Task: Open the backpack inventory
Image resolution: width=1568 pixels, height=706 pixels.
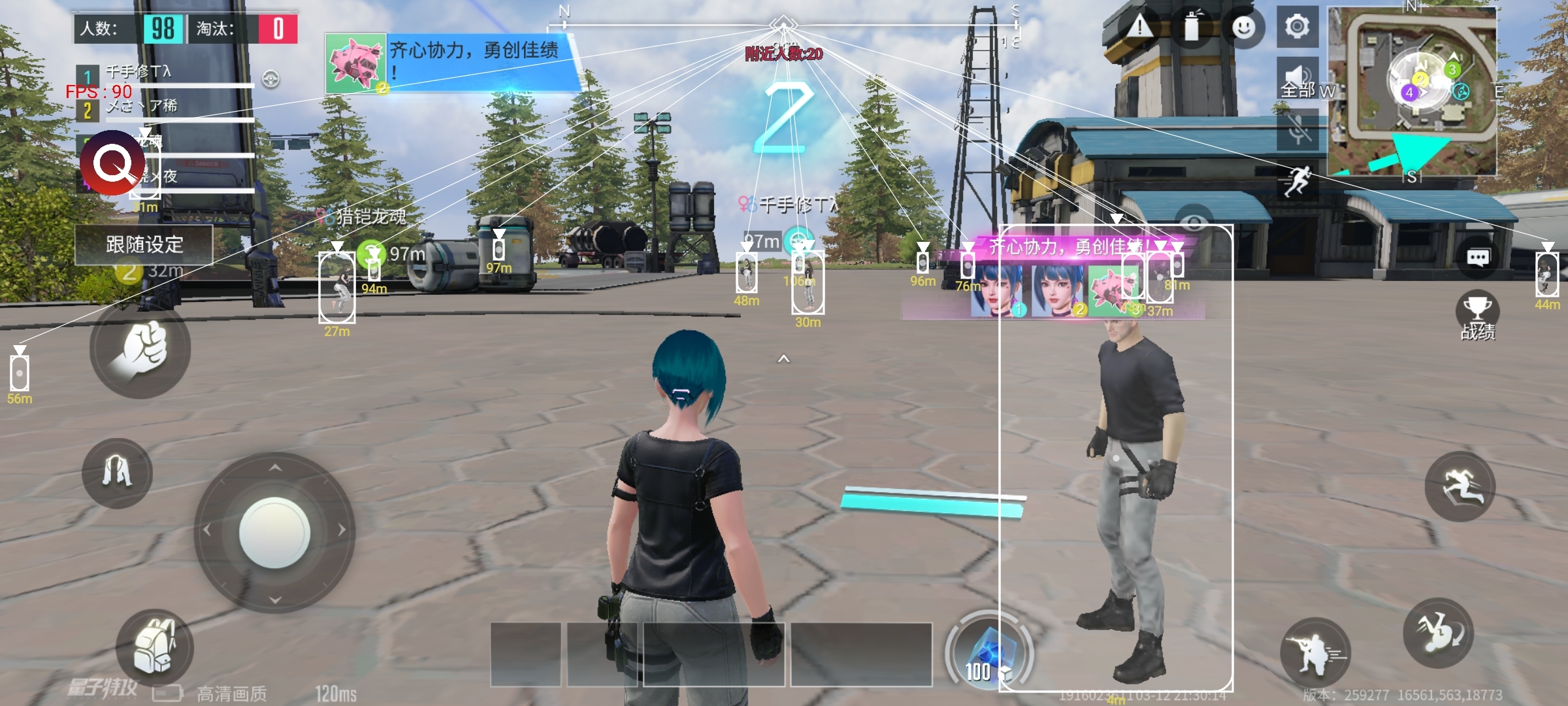Action: pos(154,647)
